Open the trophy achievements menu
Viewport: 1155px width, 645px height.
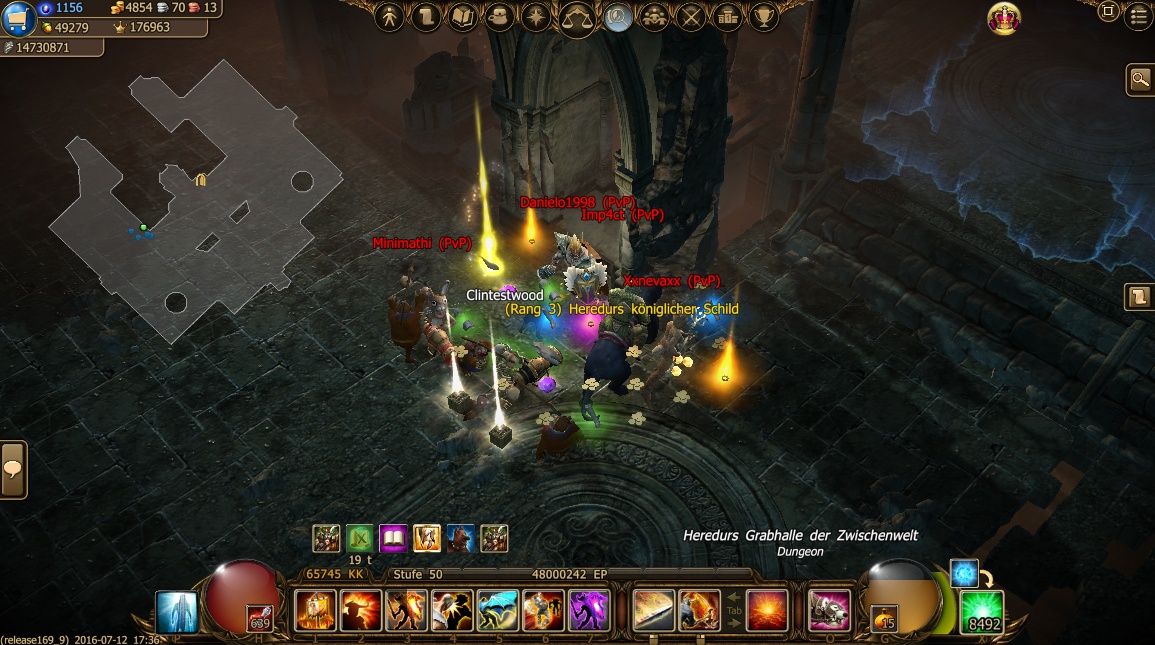(x=764, y=17)
